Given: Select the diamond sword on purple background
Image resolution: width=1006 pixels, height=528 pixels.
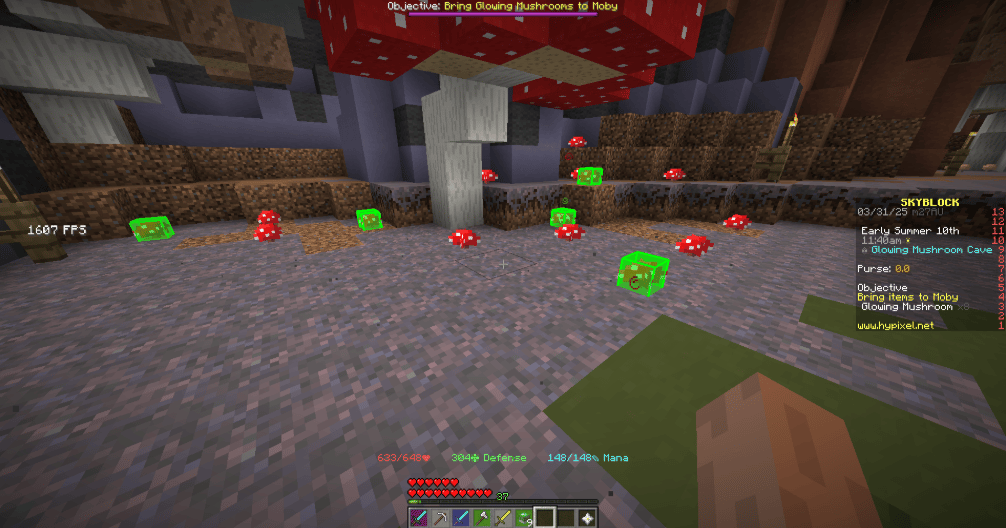Looking at the screenshot, I should tap(419, 517).
